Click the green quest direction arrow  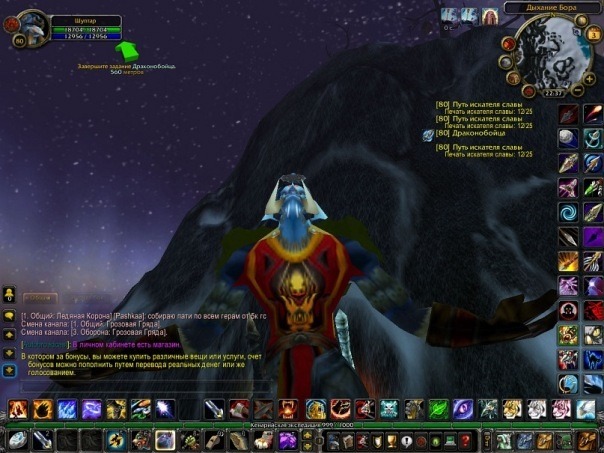(x=126, y=50)
